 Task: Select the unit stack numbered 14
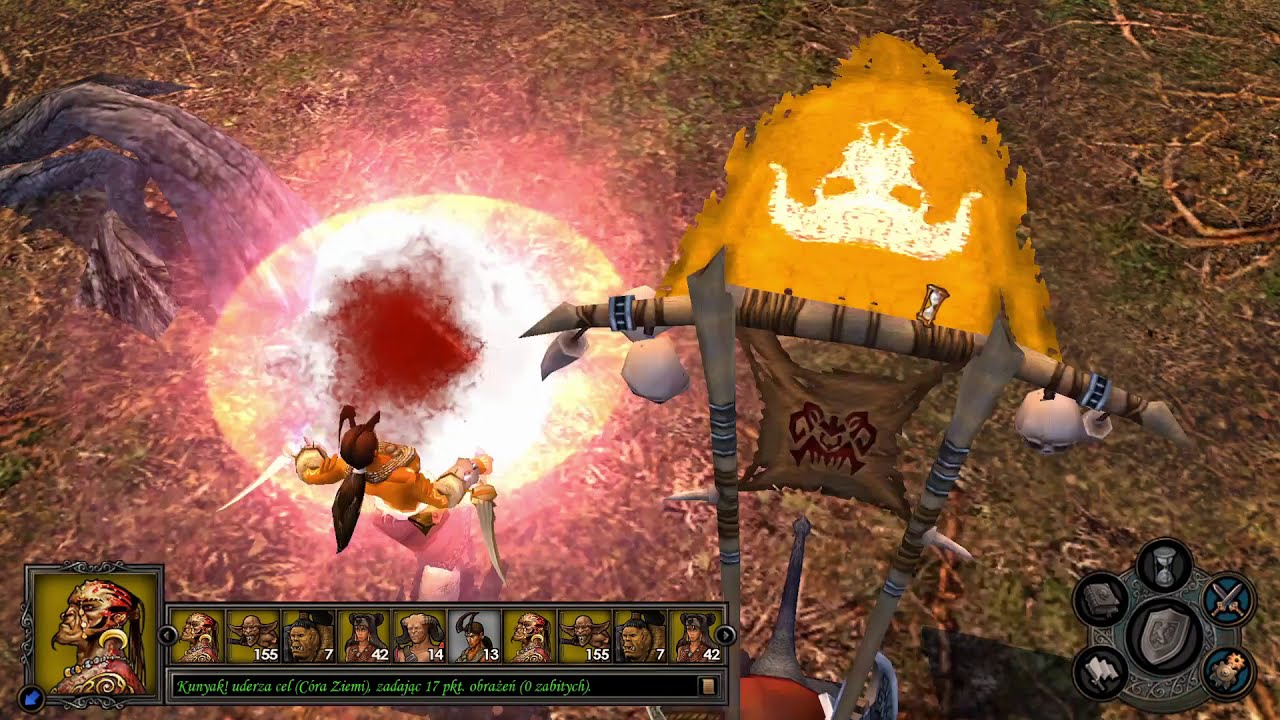click(x=420, y=637)
